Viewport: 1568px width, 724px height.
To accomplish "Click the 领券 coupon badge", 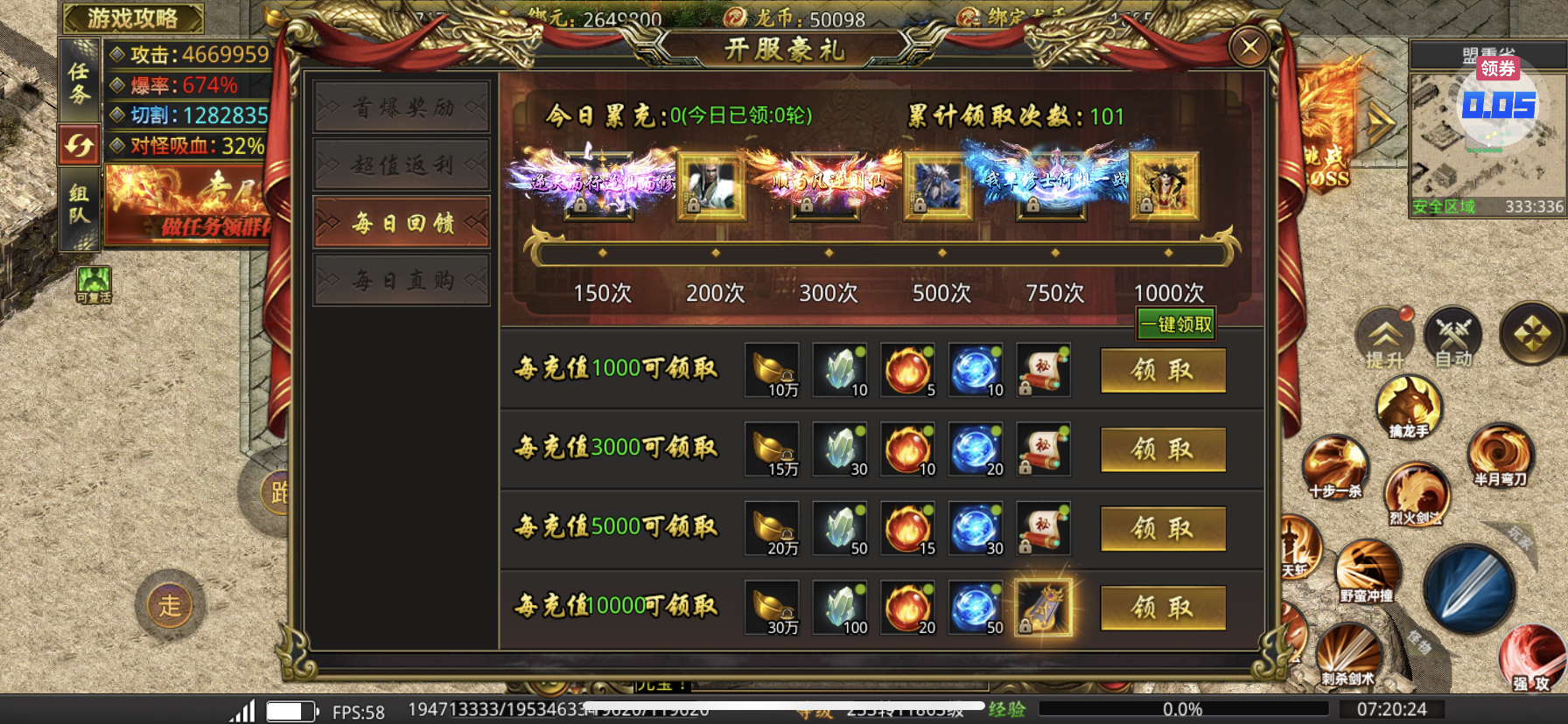I will [x=1497, y=68].
